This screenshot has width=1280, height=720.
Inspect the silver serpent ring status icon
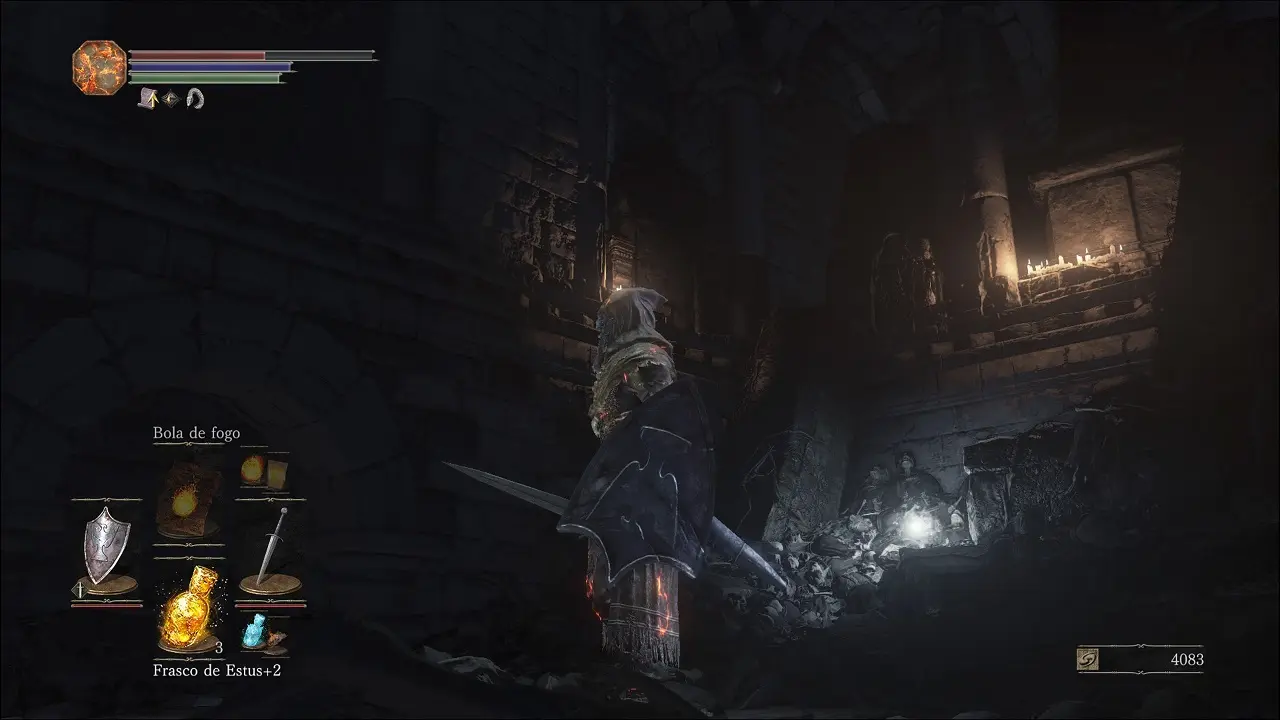pyautogui.click(x=194, y=98)
